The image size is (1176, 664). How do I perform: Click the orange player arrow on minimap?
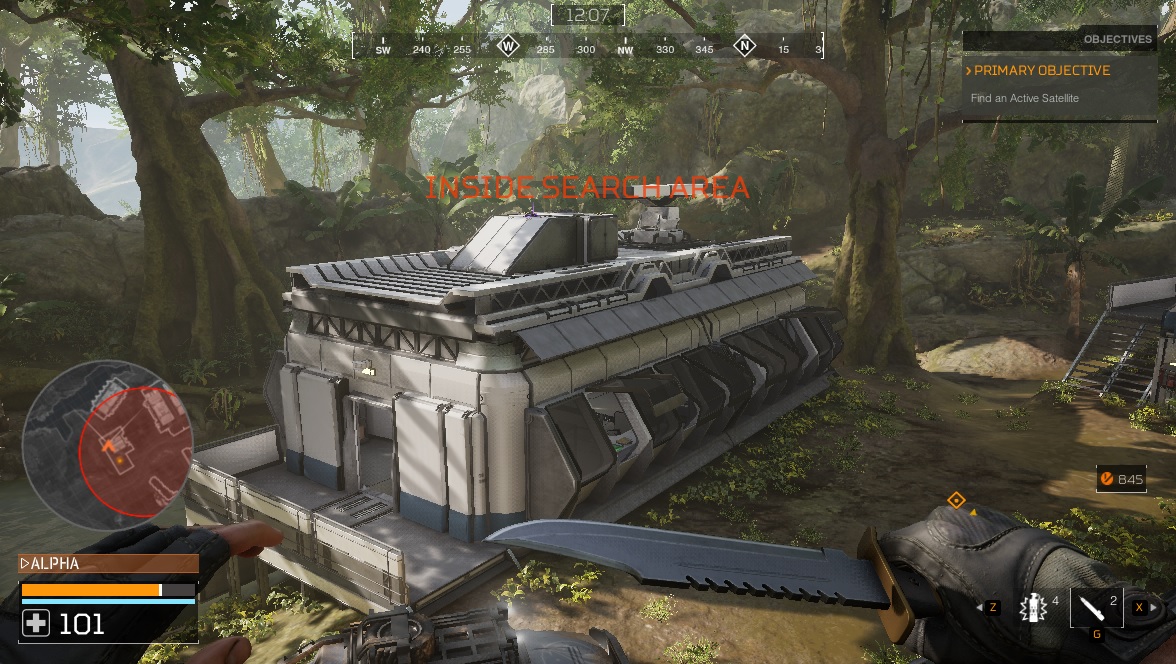pyautogui.click(x=111, y=446)
